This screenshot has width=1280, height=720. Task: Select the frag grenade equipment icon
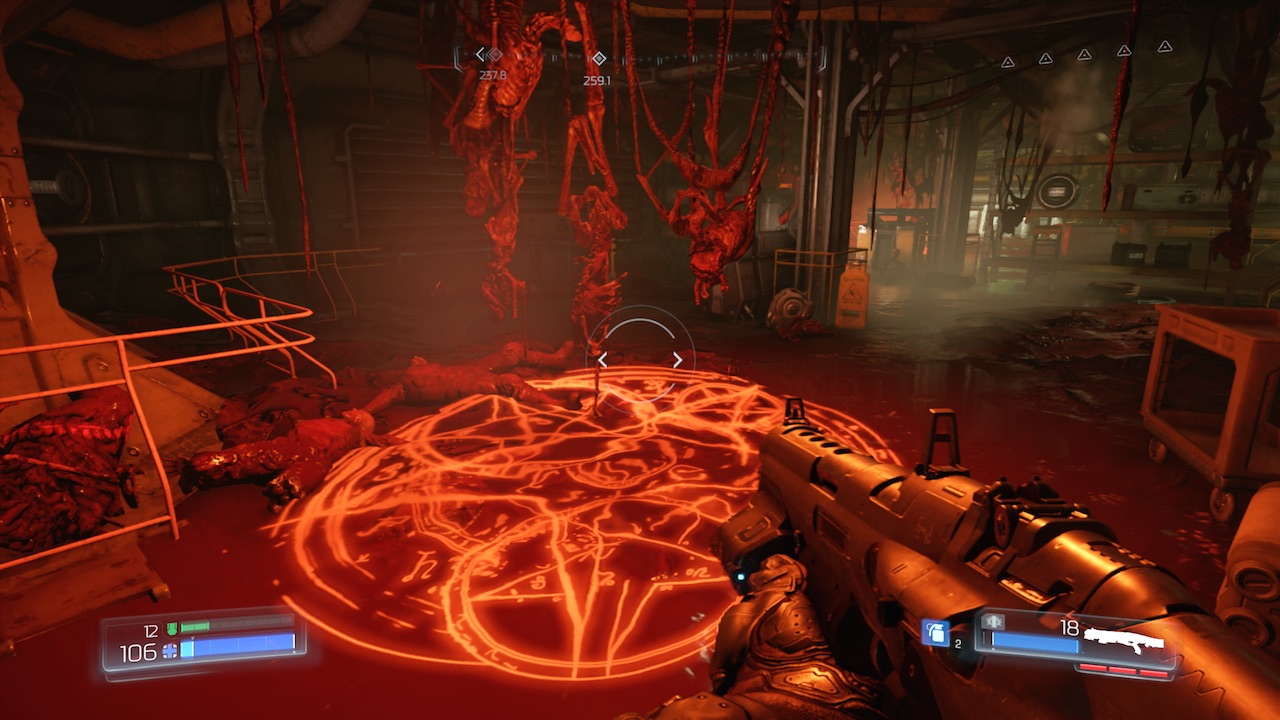(x=934, y=632)
